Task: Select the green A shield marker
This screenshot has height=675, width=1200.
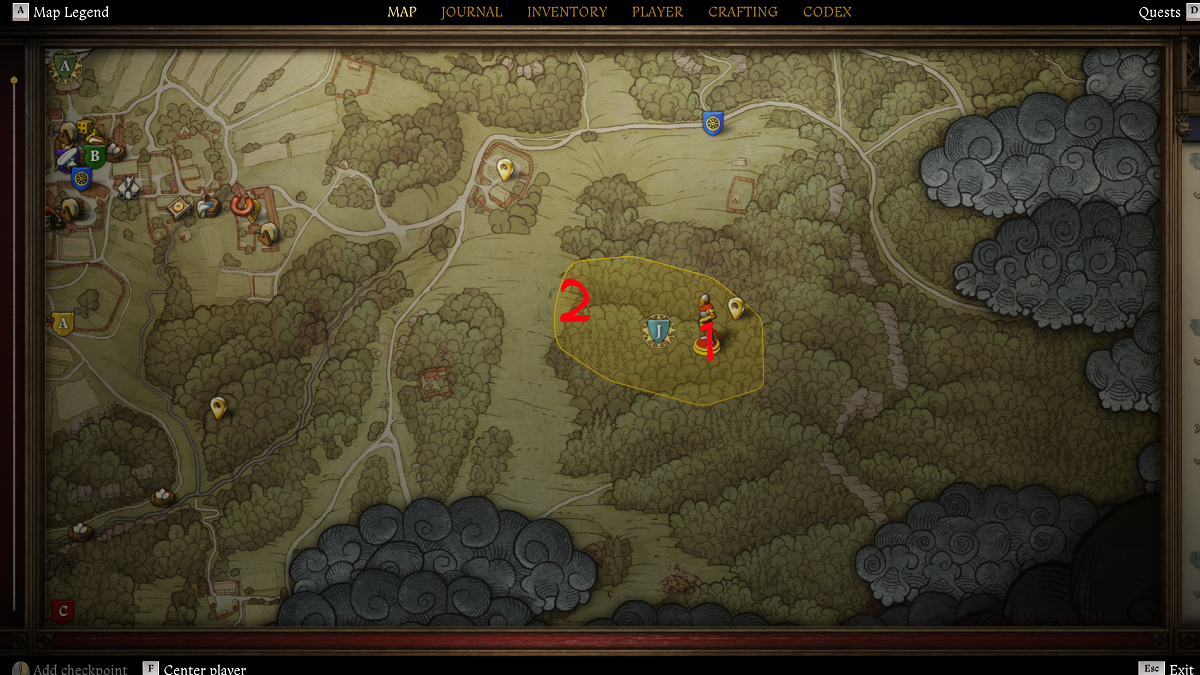Action: (66, 67)
